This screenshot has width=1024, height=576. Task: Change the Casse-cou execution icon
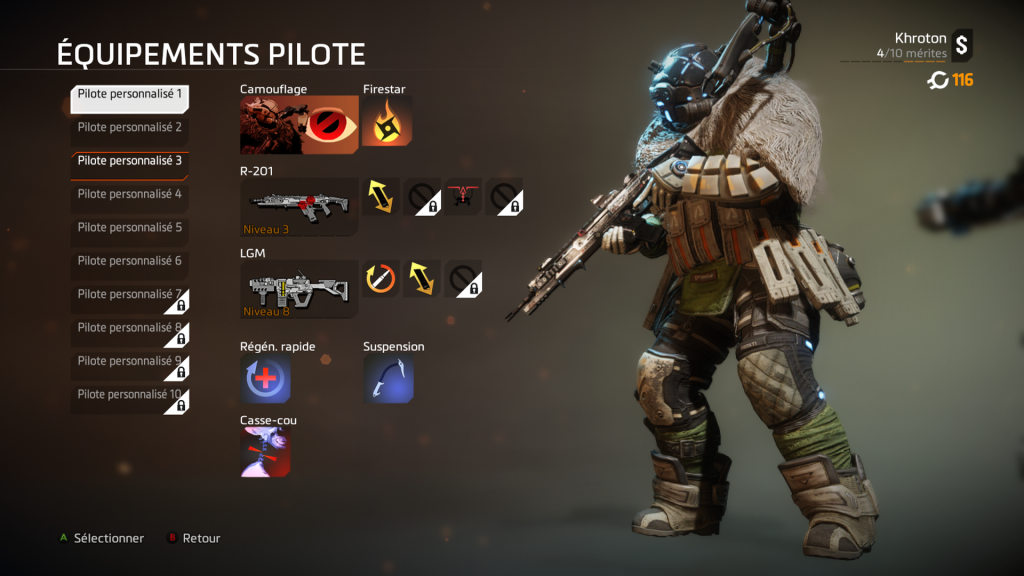click(x=265, y=453)
